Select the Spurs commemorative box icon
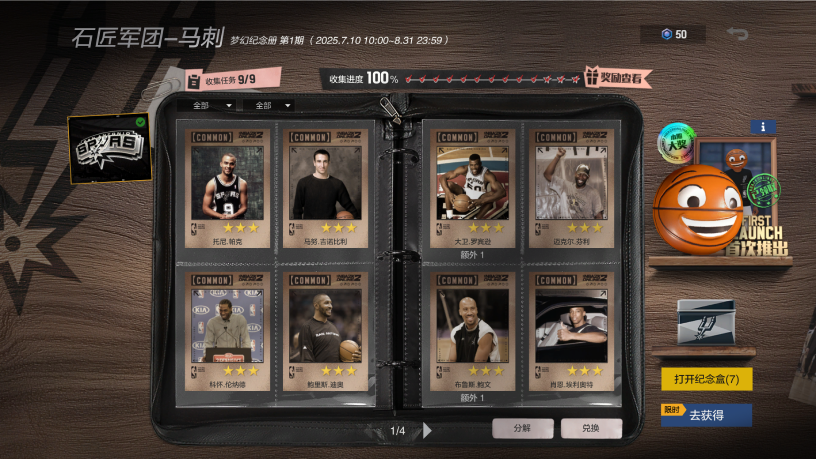 coord(705,322)
